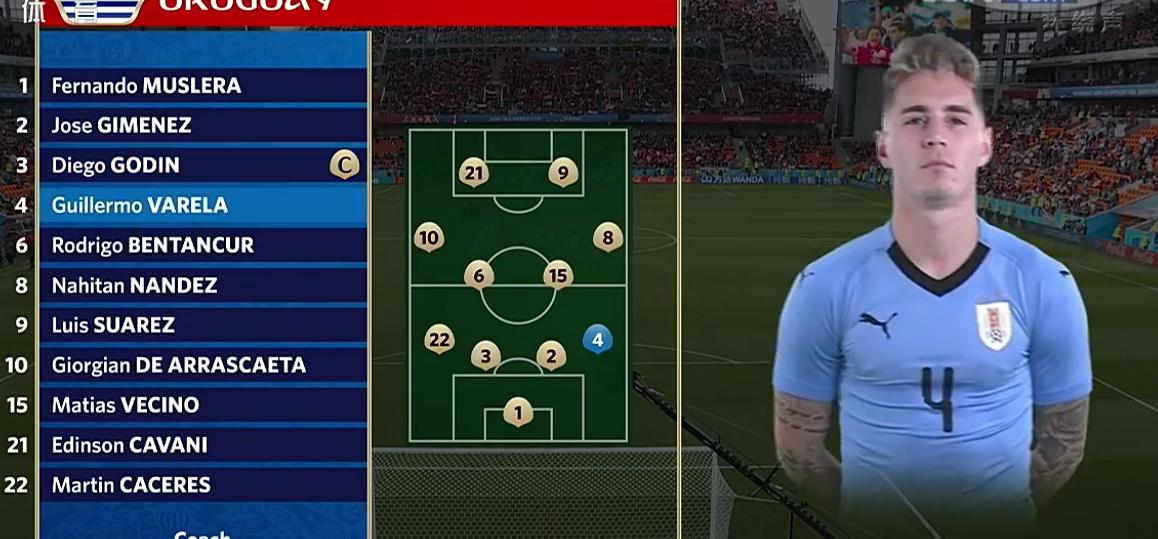Click the captain C badge beside Godin

(x=344, y=165)
